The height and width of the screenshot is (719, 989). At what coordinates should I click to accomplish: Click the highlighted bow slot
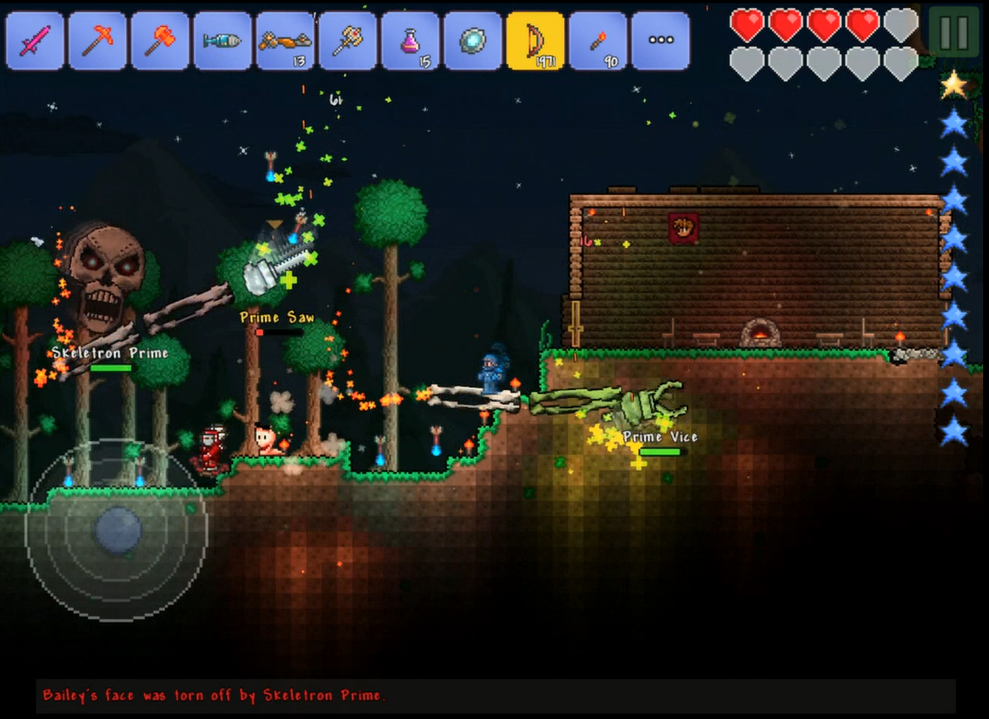coord(535,41)
